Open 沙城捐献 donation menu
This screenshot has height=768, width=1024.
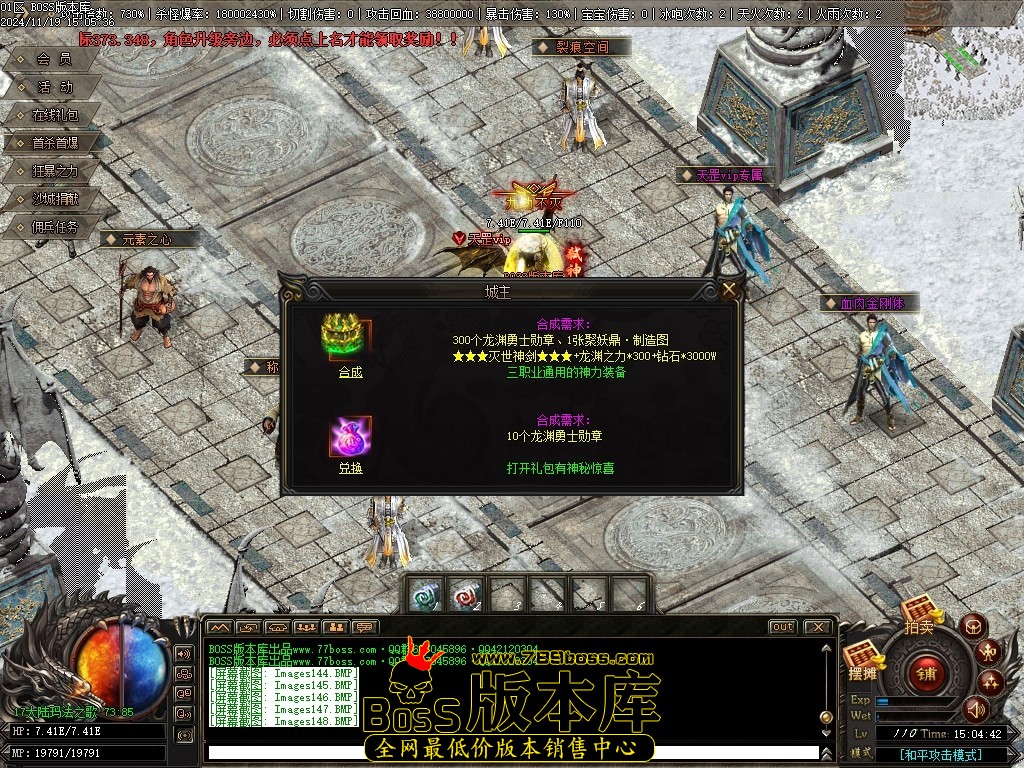(x=54, y=199)
